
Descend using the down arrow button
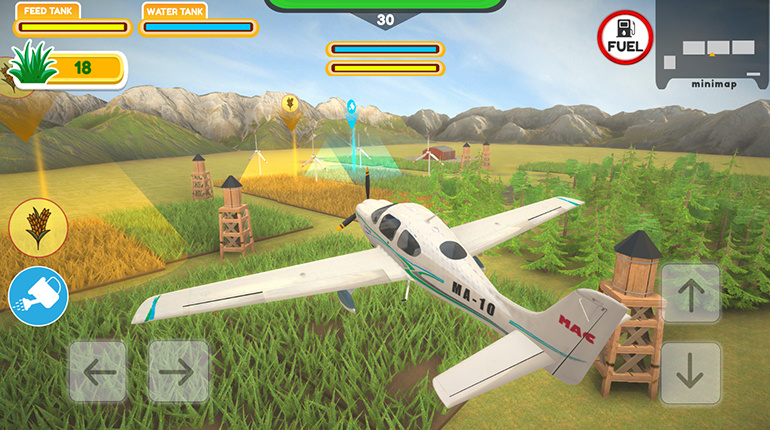pyautogui.click(x=691, y=373)
